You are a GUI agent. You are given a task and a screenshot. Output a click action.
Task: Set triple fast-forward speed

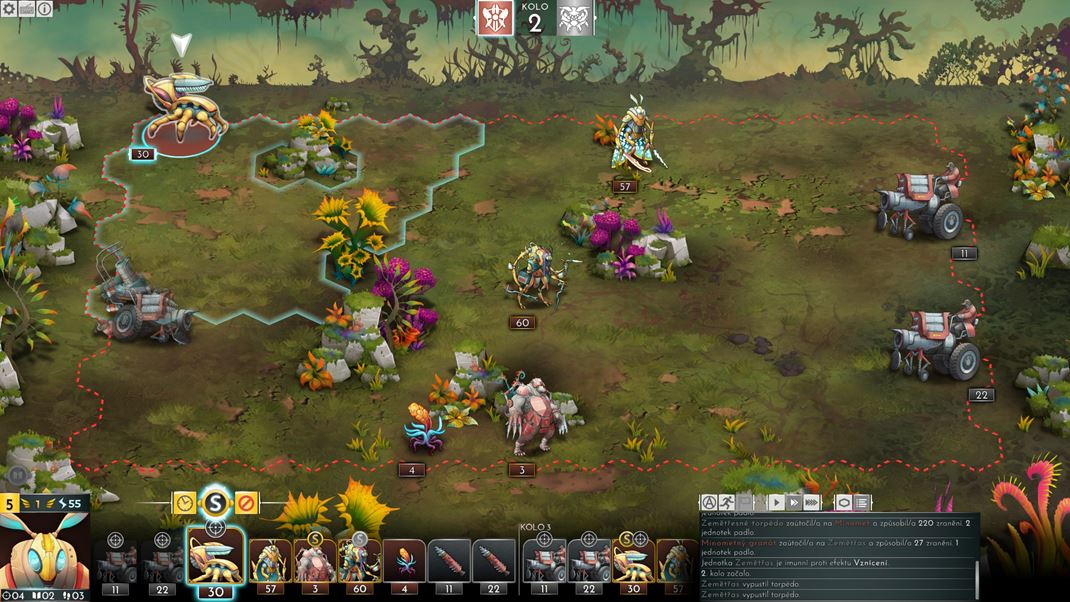812,502
